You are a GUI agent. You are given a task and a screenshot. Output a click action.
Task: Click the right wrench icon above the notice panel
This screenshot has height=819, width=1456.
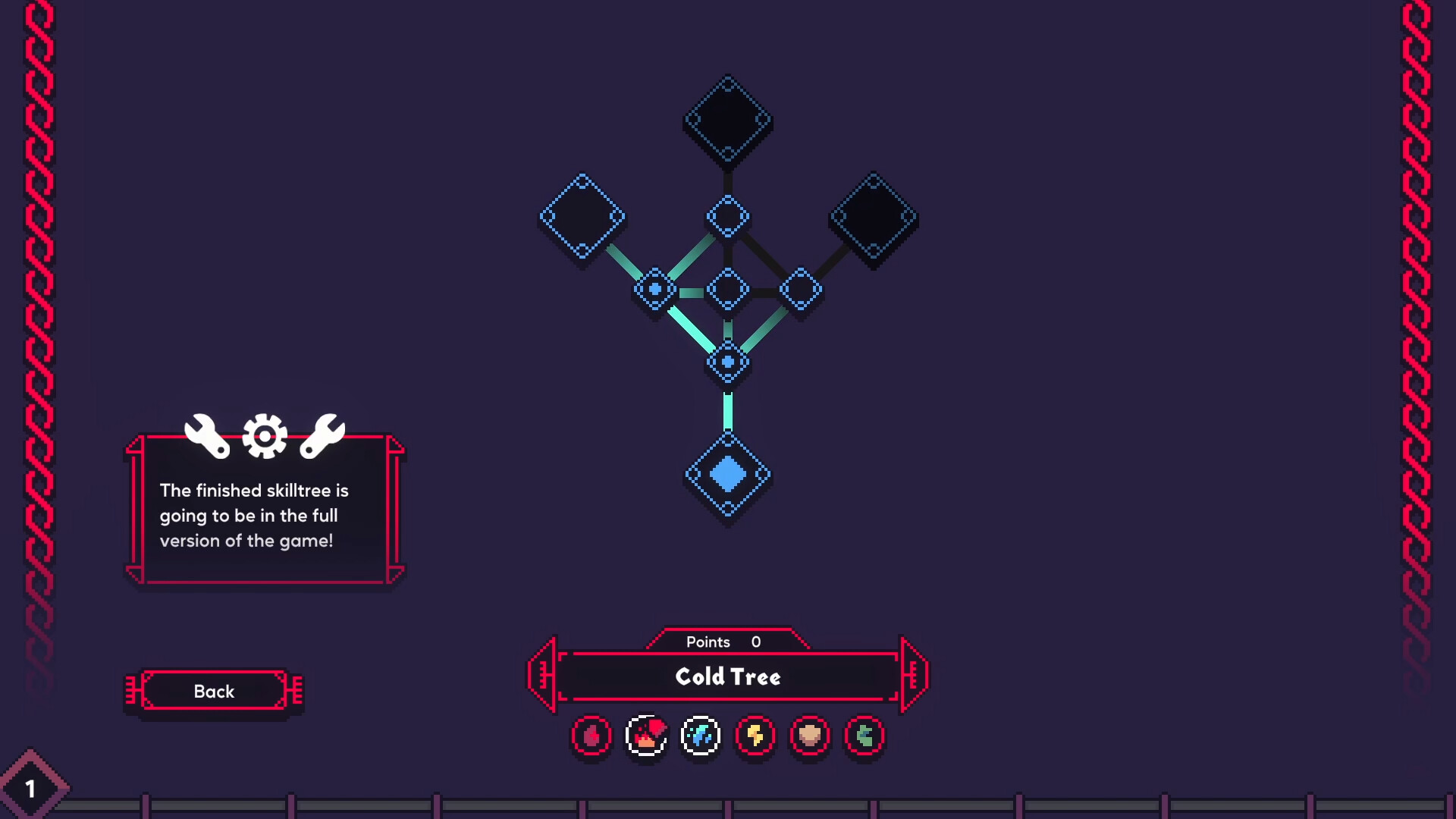click(324, 438)
